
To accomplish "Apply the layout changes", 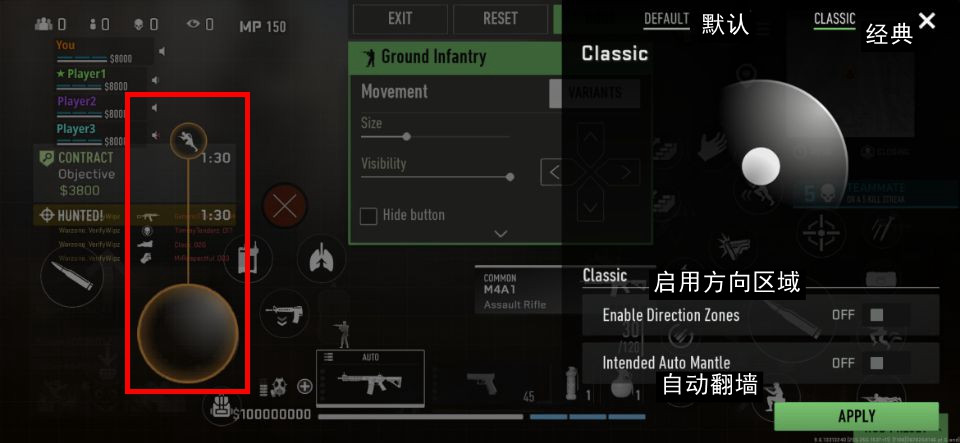I will tap(856, 416).
